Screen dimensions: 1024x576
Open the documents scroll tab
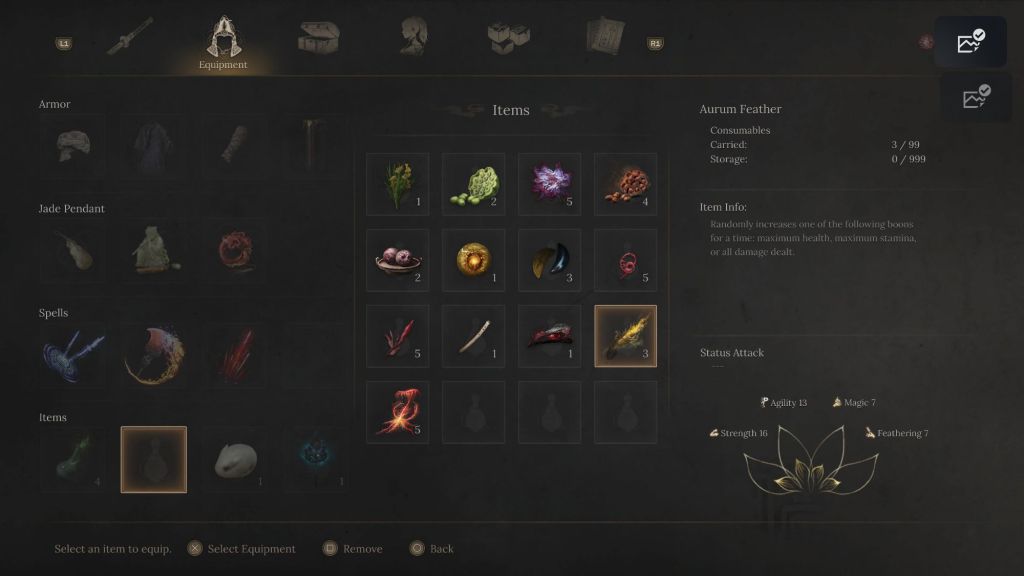[605, 38]
